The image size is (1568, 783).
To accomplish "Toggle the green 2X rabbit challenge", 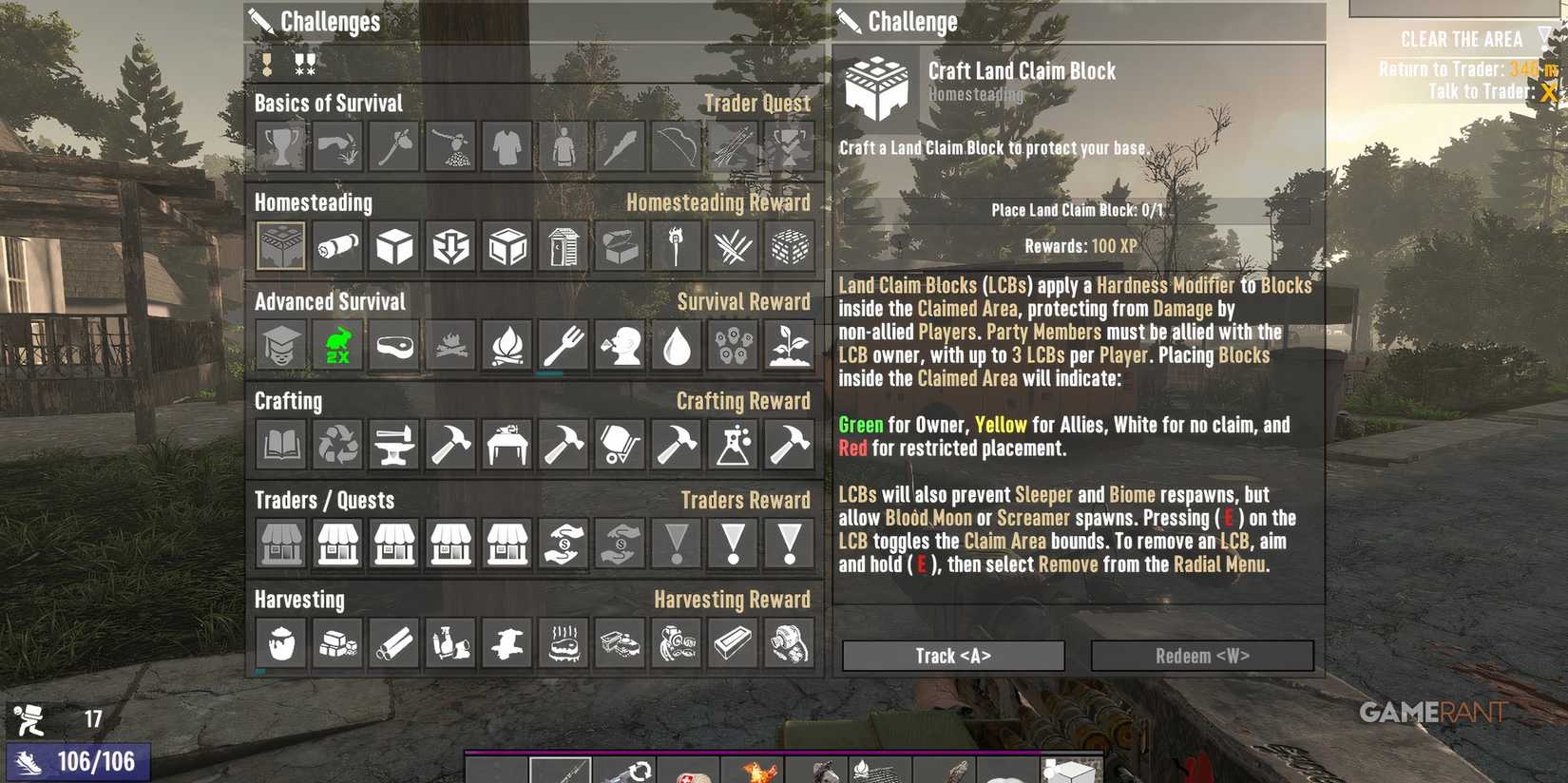I will (x=337, y=346).
